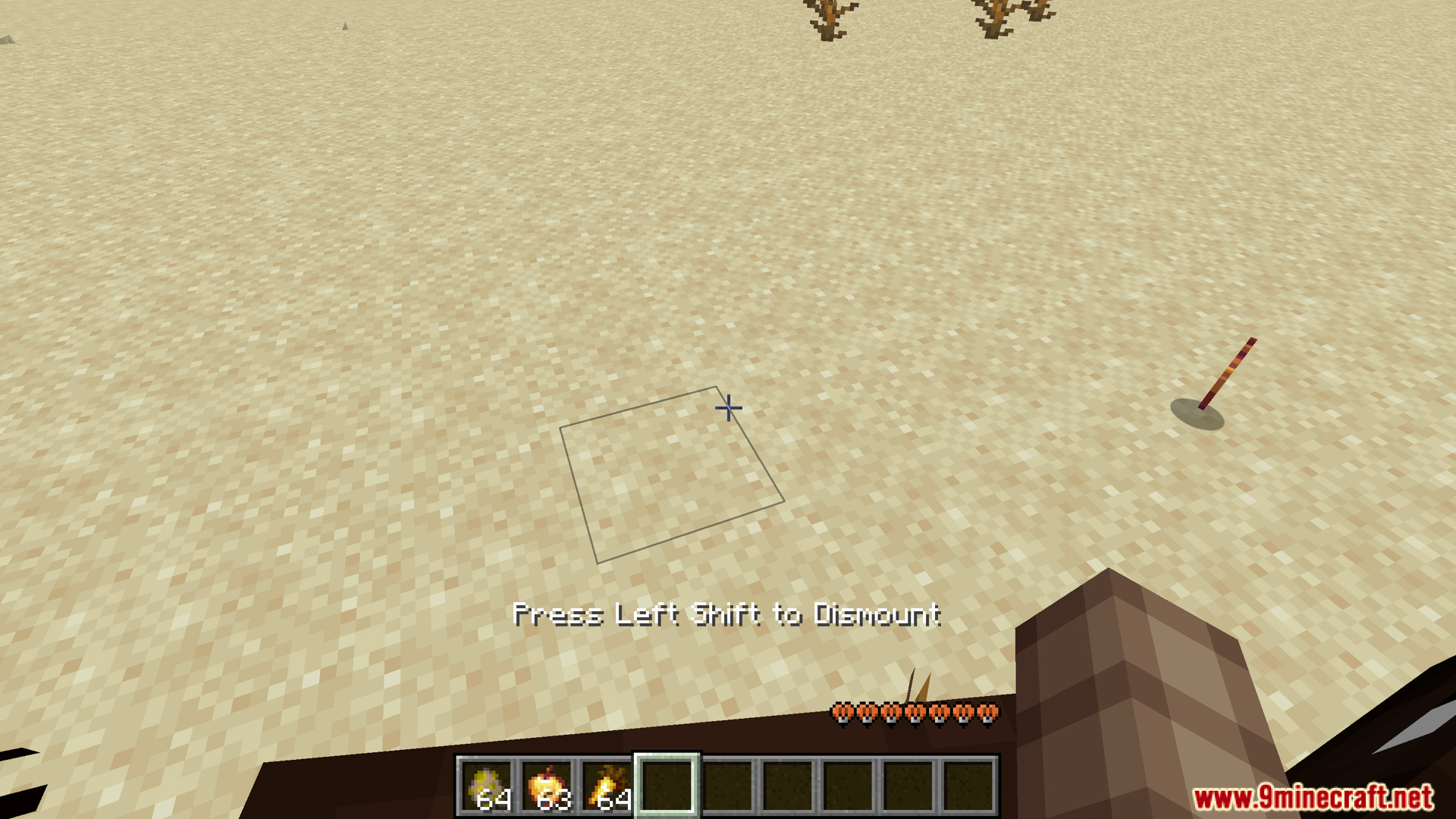Image resolution: width=1456 pixels, height=819 pixels.
Task: Click the Press Left Shift to Dismount message
Action: pyautogui.click(x=728, y=617)
